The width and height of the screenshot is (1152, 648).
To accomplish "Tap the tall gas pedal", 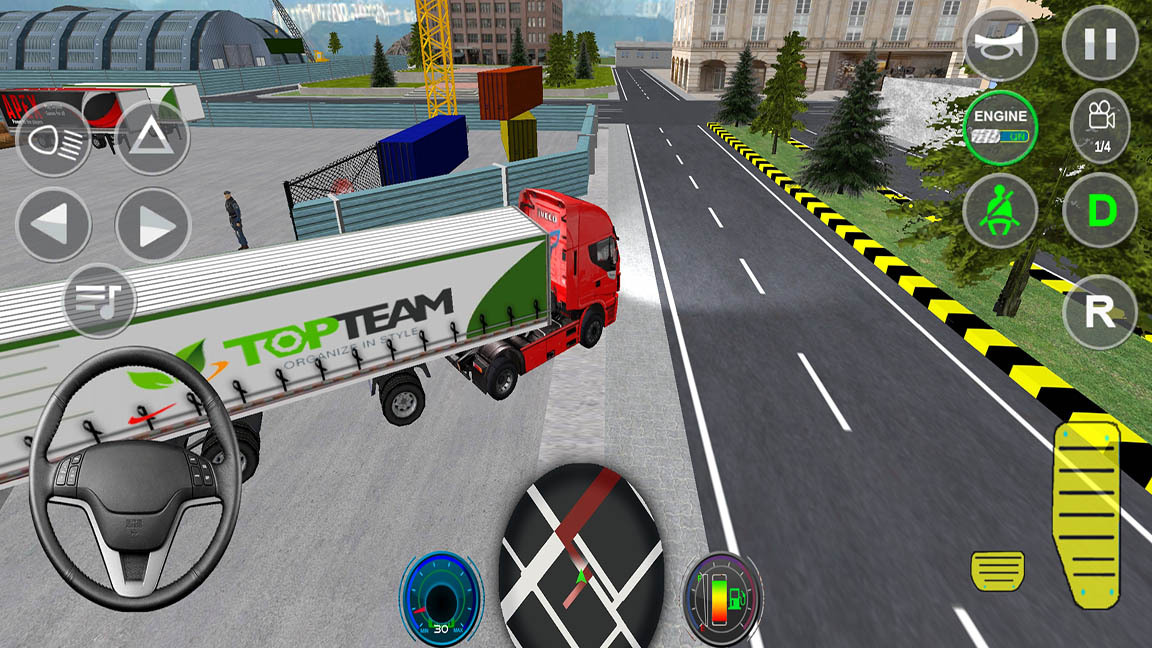I will [1085, 512].
